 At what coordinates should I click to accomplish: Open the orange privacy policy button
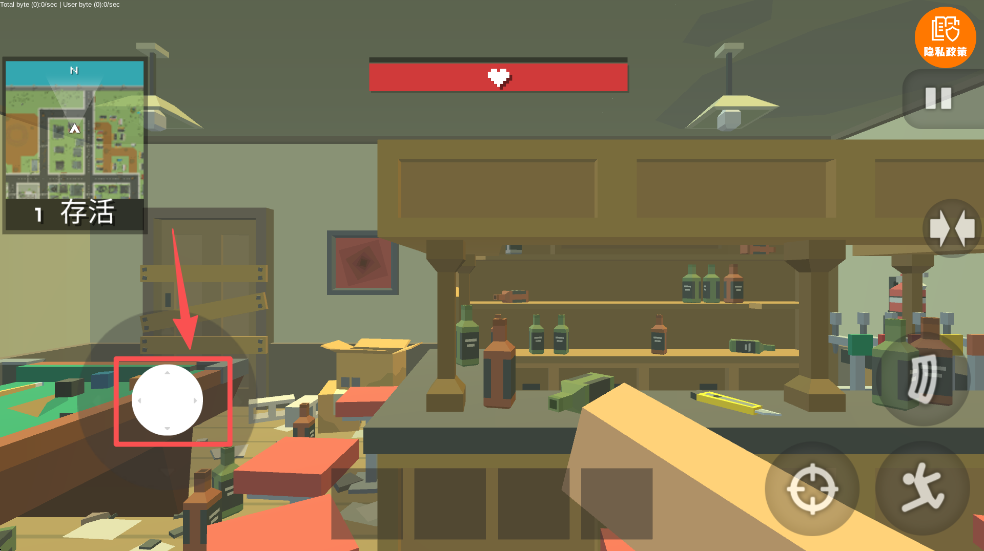pyautogui.click(x=944, y=36)
